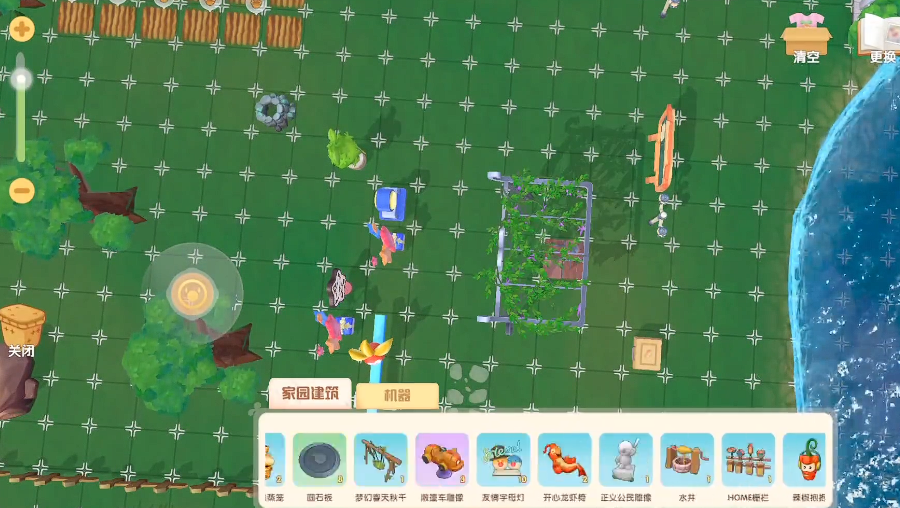Click the zoom slider handle

21,79
